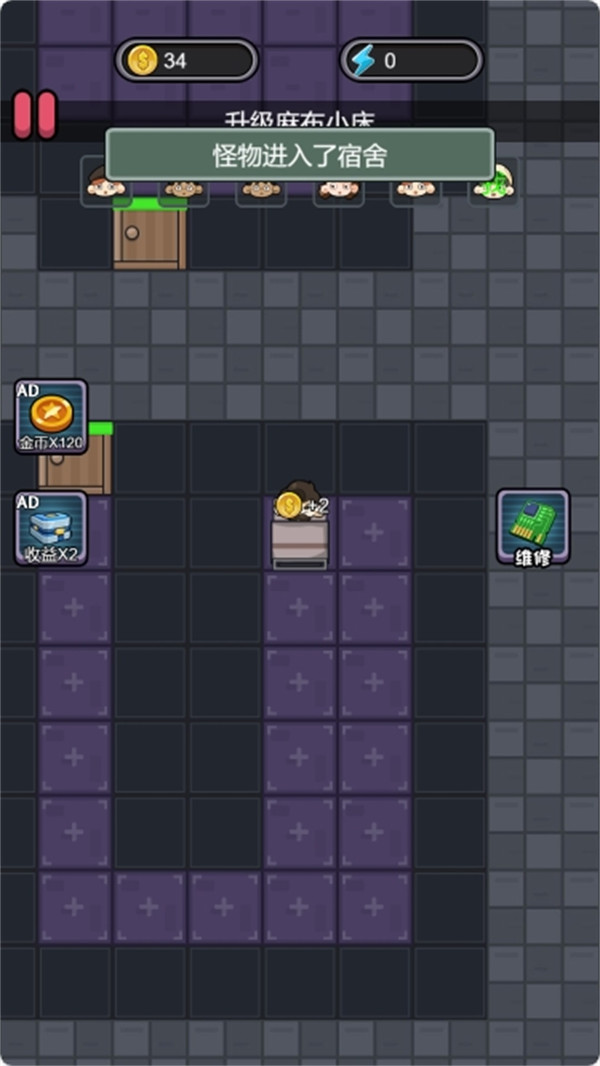This screenshot has width=600, height=1066.
Task: Collect the floating +2 coin above the bed
Action: tap(291, 506)
